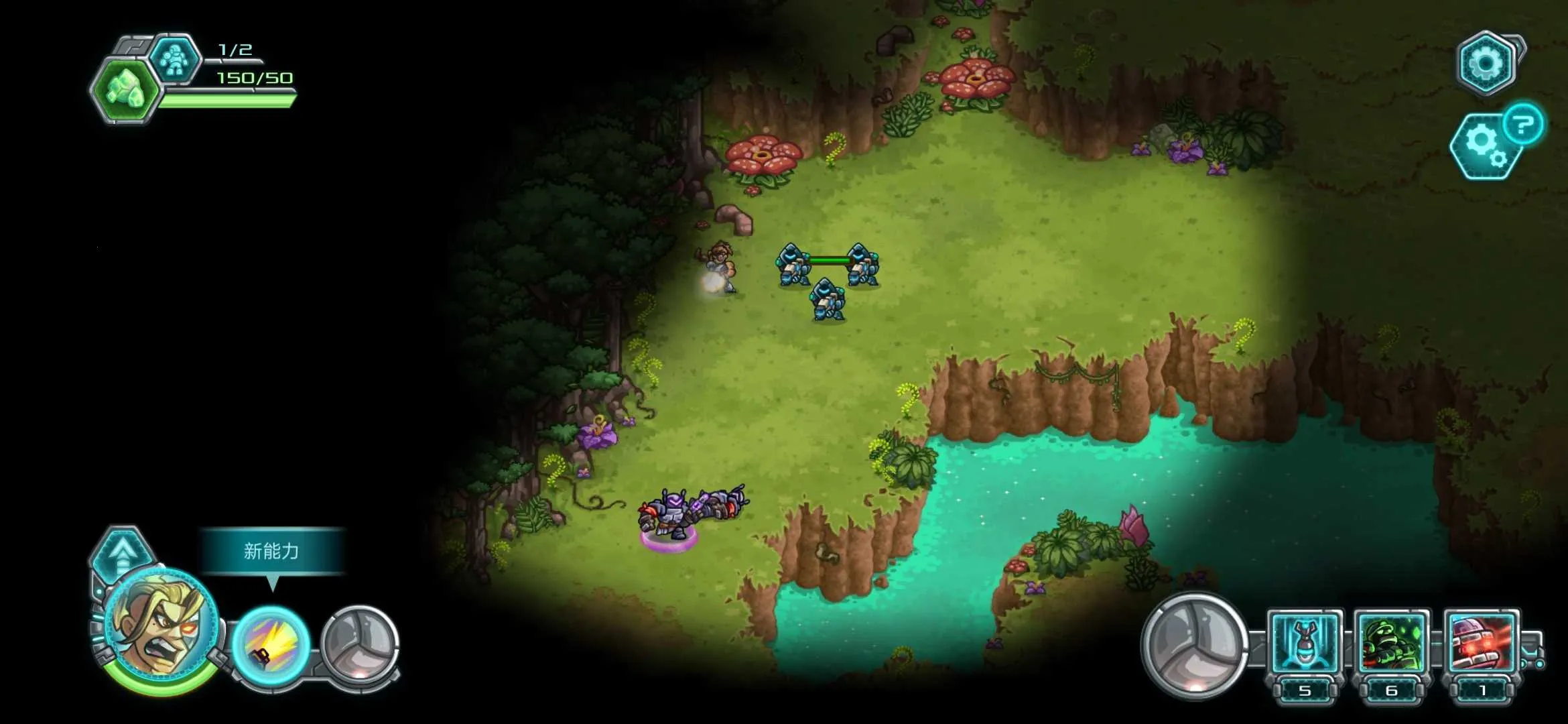The width and height of the screenshot is (1568, 724).
Task: Use the green soldier reinforcement item
Action: pyautogui.click(x=1391, y=645)
